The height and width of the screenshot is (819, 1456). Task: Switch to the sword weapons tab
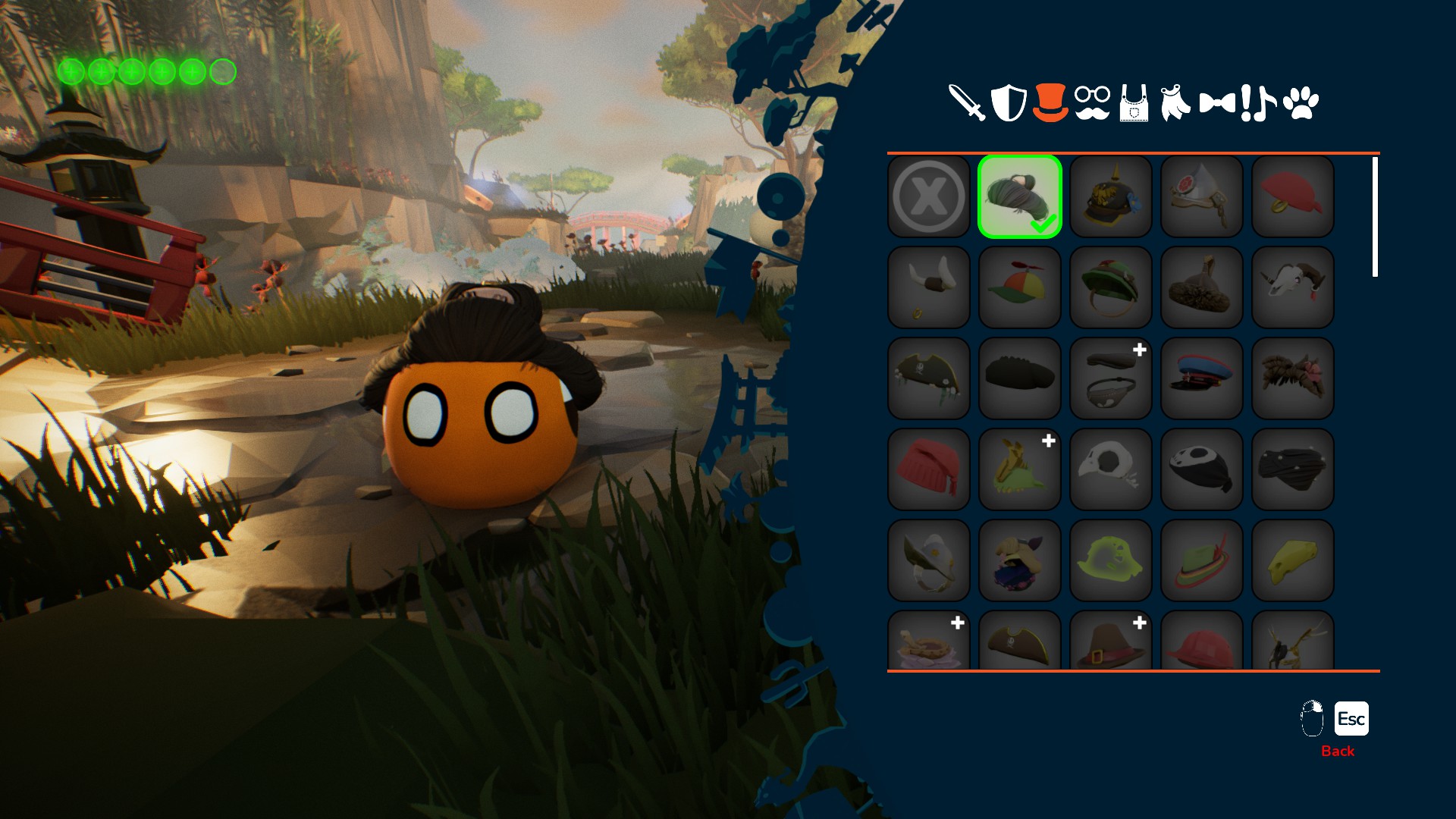pos(966,102)
